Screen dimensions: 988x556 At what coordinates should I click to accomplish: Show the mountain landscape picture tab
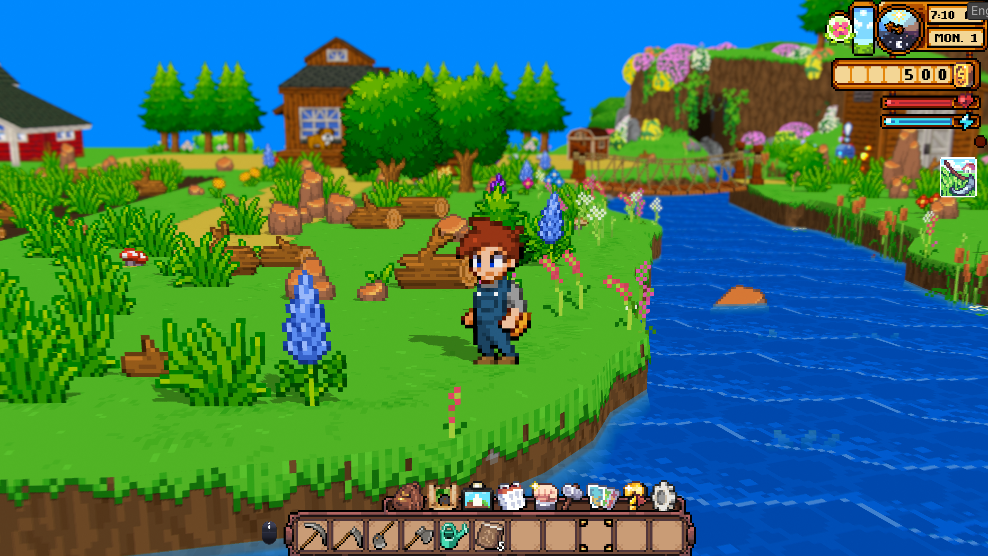tap(476, 496)
